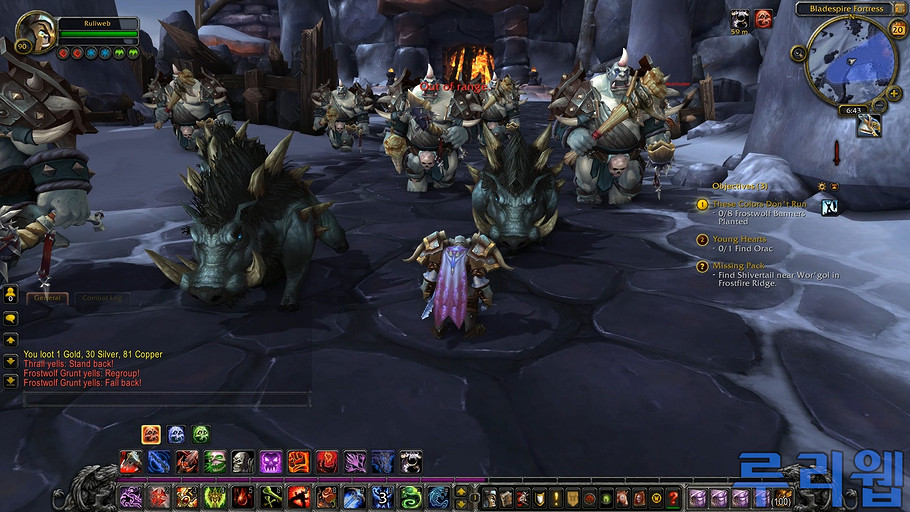The width and height of the screenshot is (910, 512).
Task: Open the backpack bag slot
Action: pyautogui.click(x=780, y=497)
